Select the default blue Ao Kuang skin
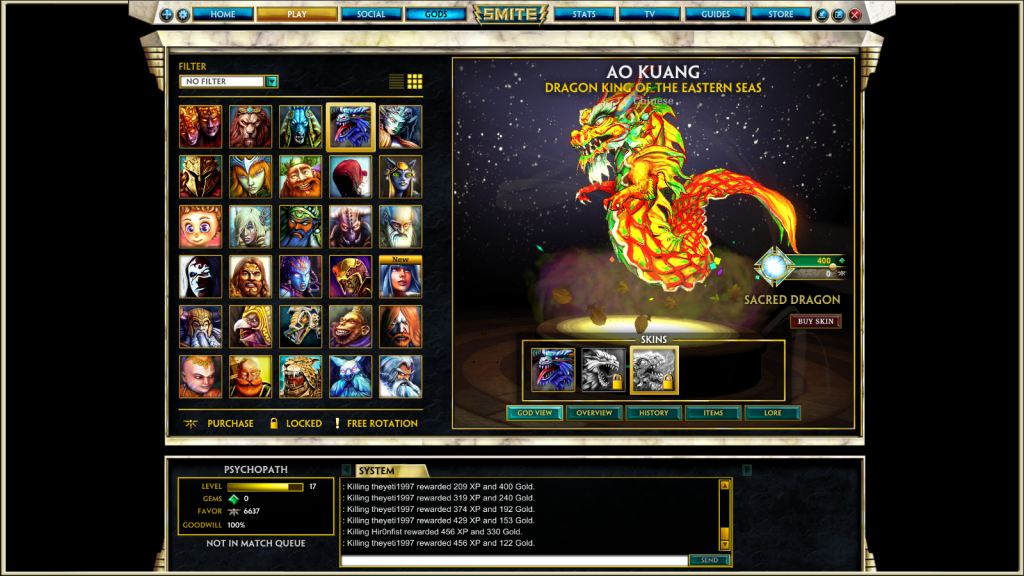Image resolution: width=1024 pixels, height=576 pixels. coord(553,370)
